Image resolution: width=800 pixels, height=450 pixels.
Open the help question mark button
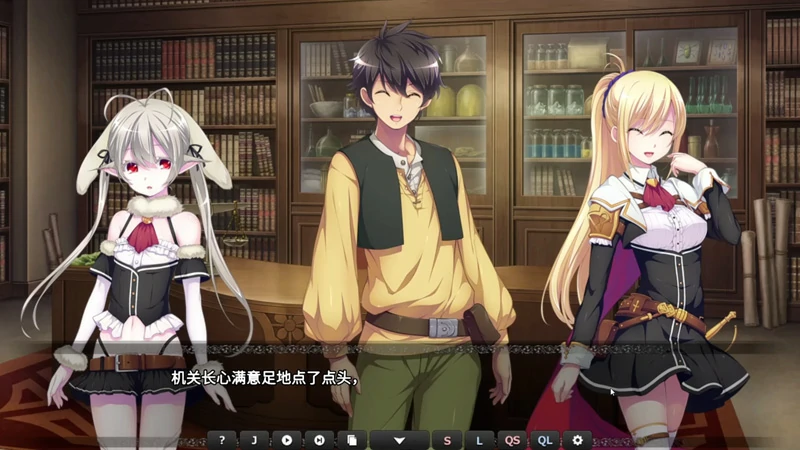coord(221,440)
